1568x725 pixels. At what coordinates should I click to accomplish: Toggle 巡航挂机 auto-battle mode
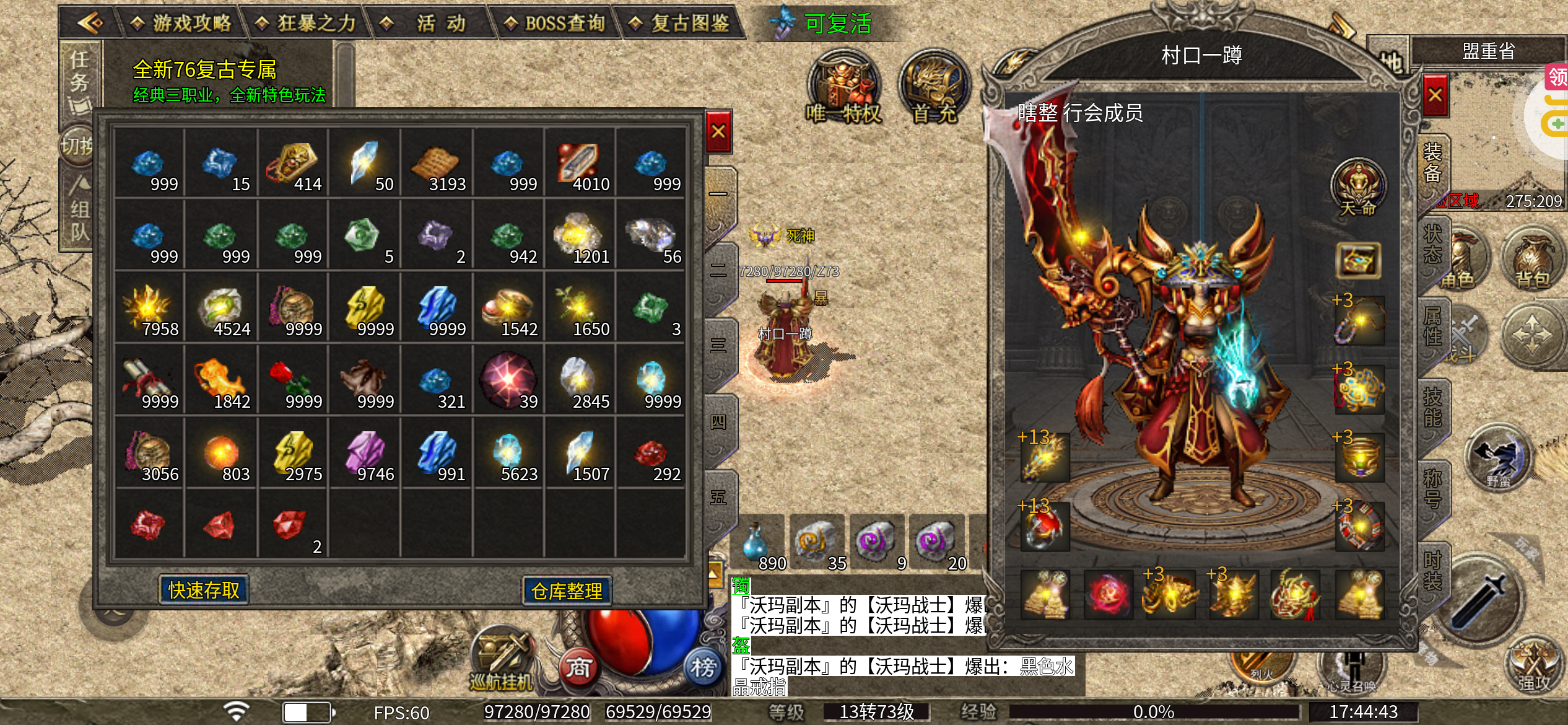(502, 661)
